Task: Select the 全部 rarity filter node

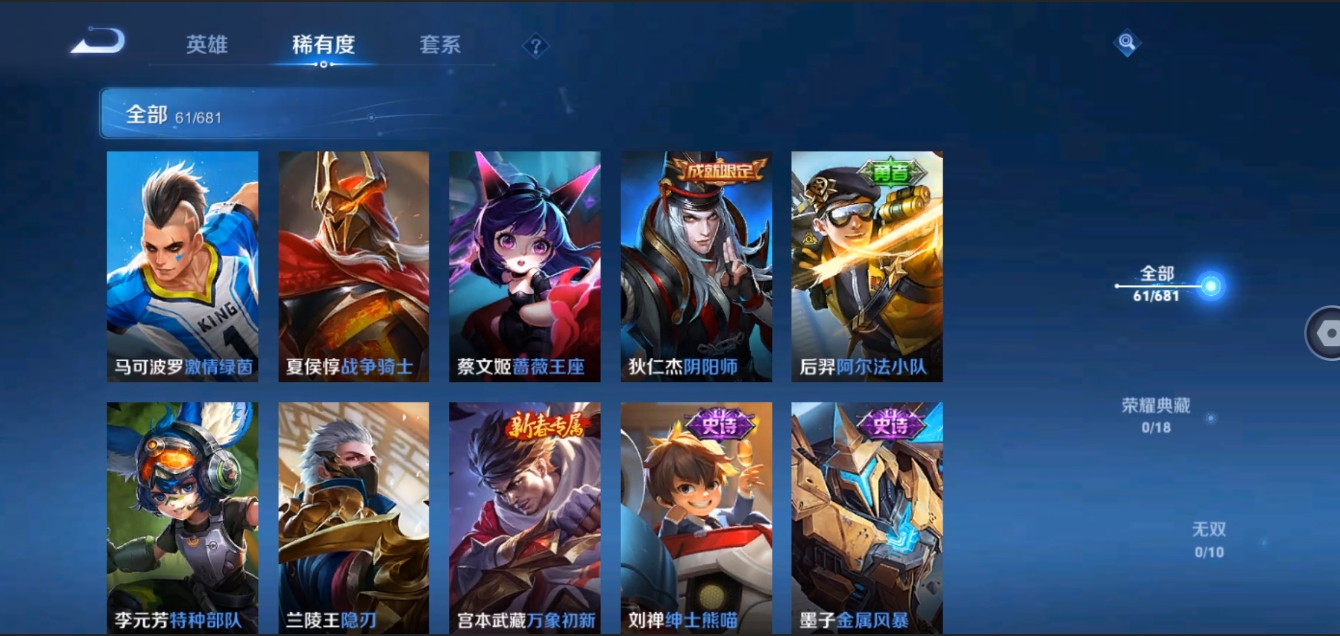Action: (x=1210, y=287)
